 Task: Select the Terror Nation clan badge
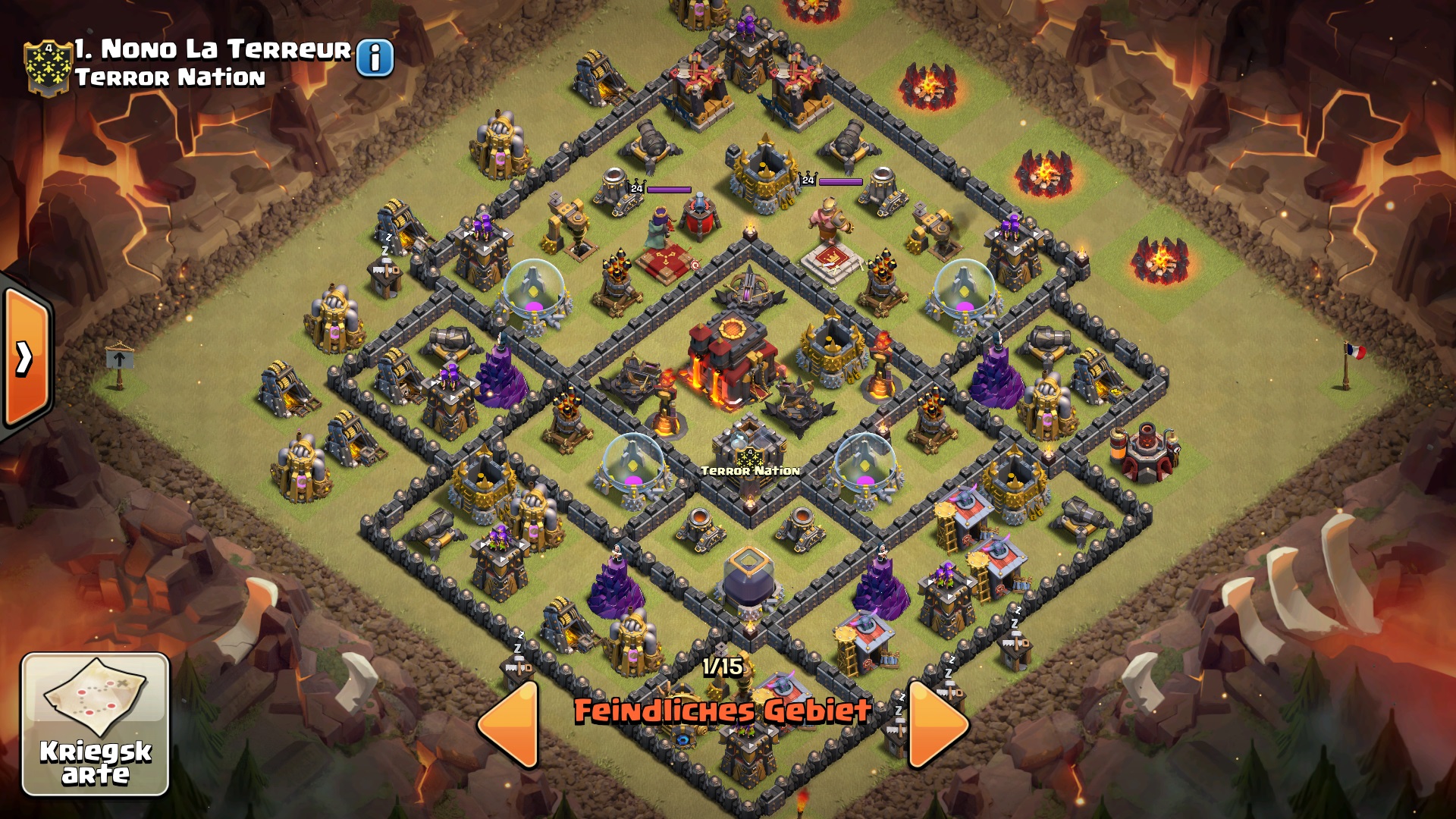tap(48, 67)
